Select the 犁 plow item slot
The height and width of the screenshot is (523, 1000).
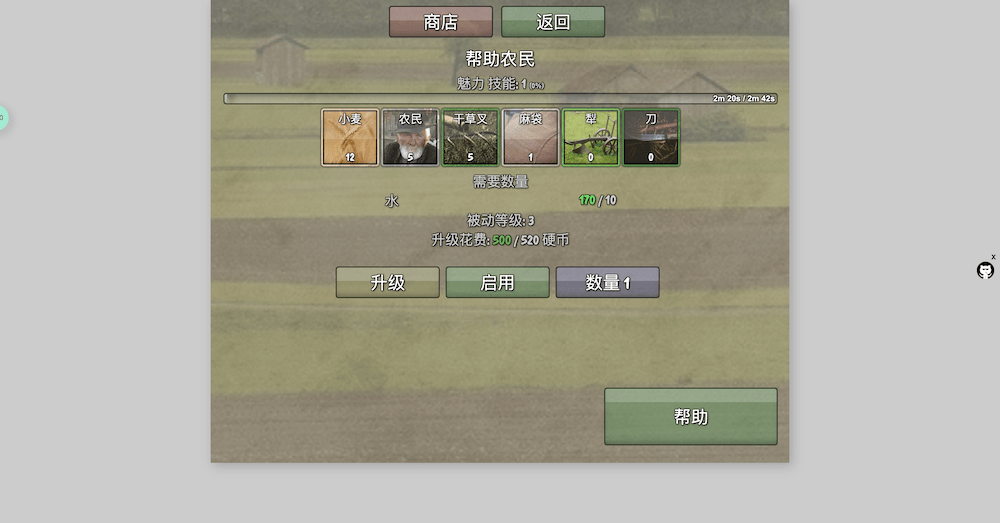point(591,137)
